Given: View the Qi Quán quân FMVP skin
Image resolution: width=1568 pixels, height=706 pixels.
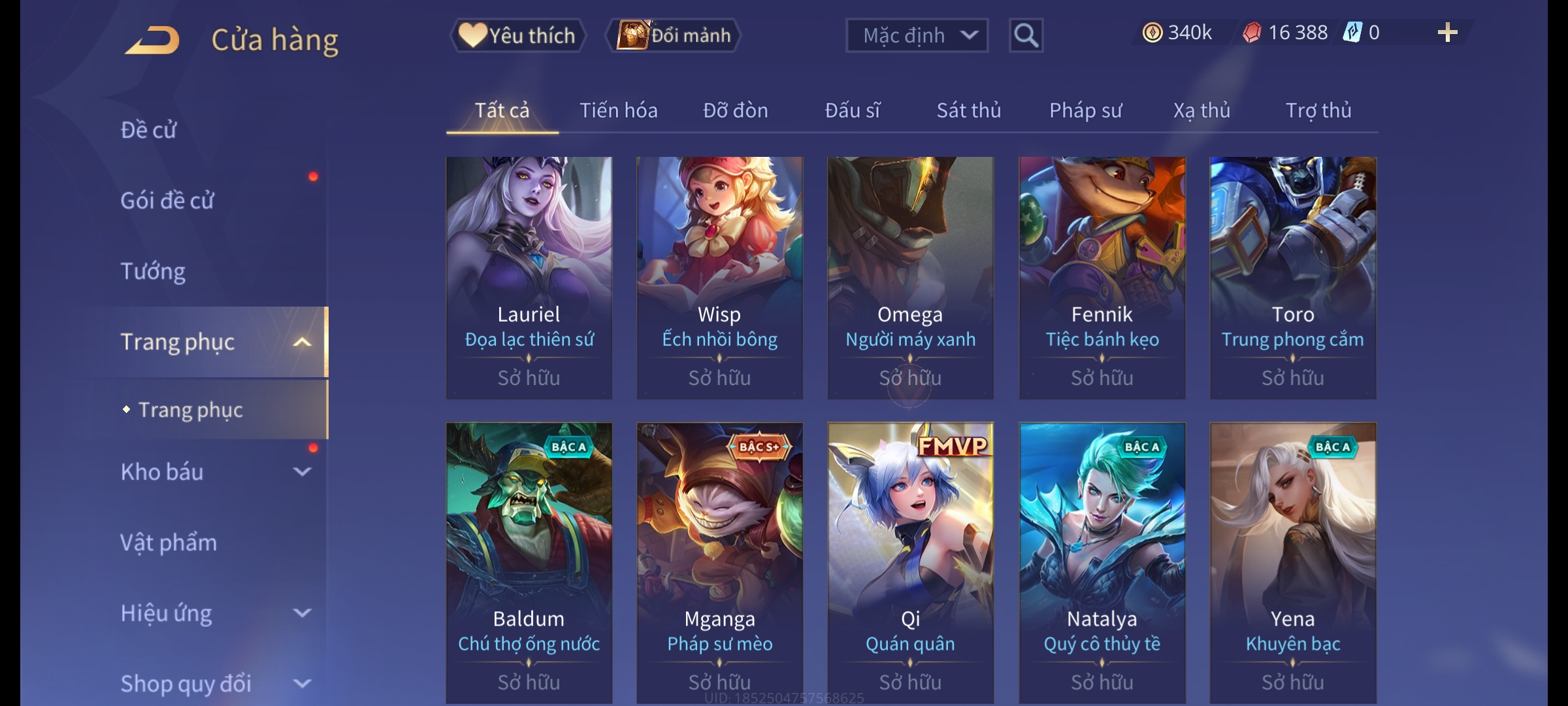Looking at the screenshot, I should coord(910,562).
